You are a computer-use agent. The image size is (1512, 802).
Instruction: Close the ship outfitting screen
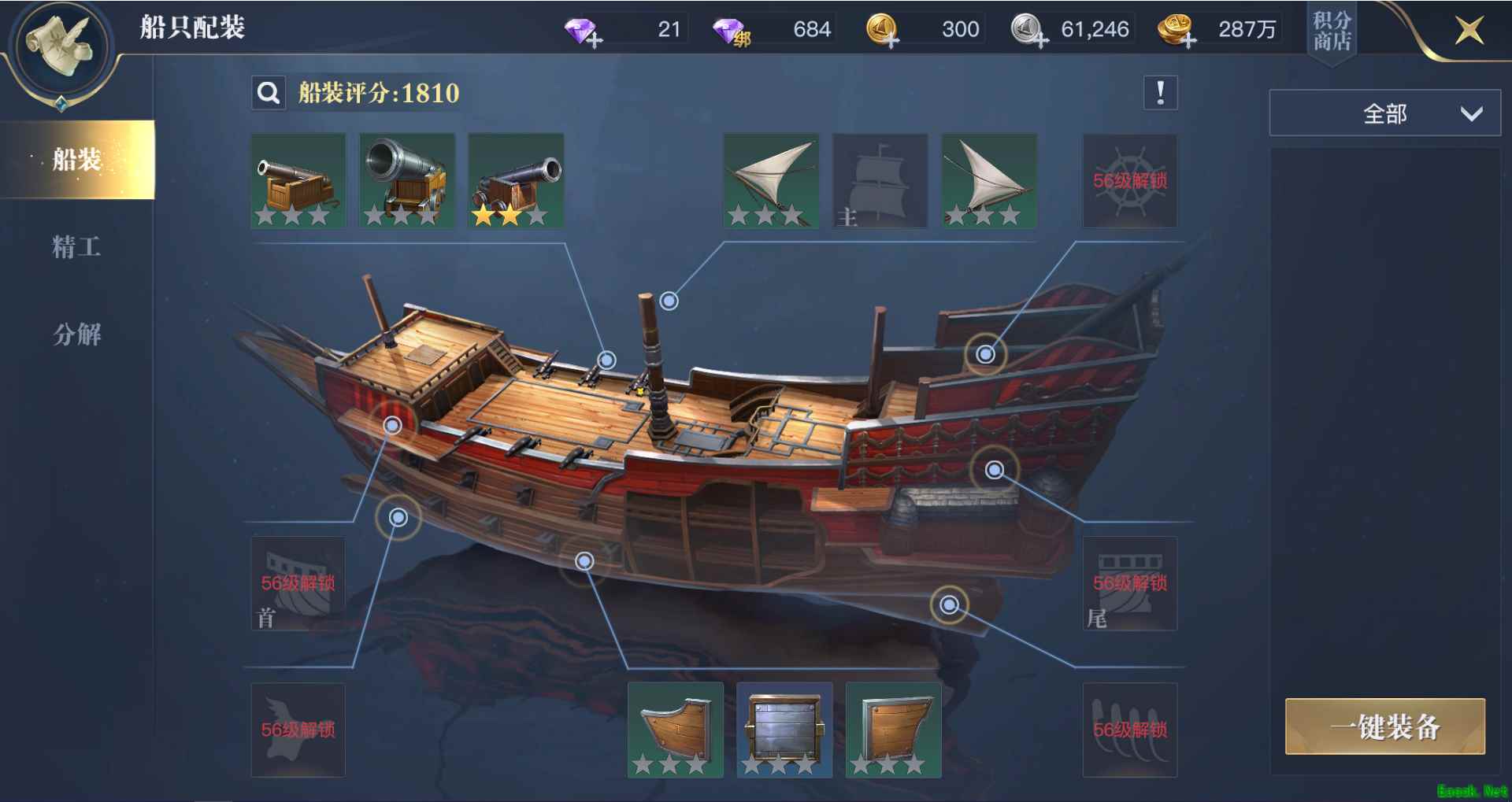pos(1469,31)
